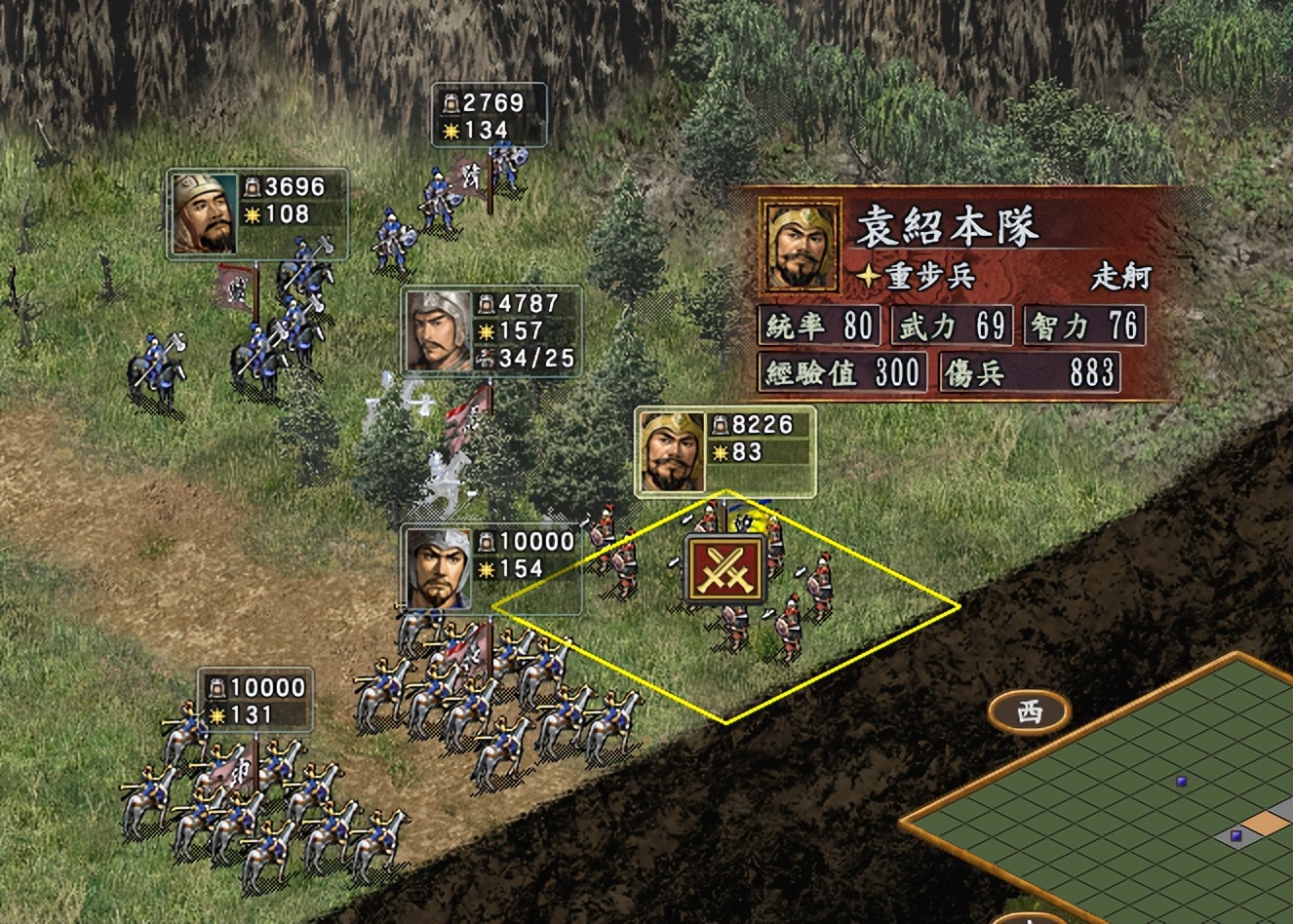Viewport: 1293px width, 924px height.
Task: Click the orange highlighted tile on the minimap
Action: [1264, 822]
